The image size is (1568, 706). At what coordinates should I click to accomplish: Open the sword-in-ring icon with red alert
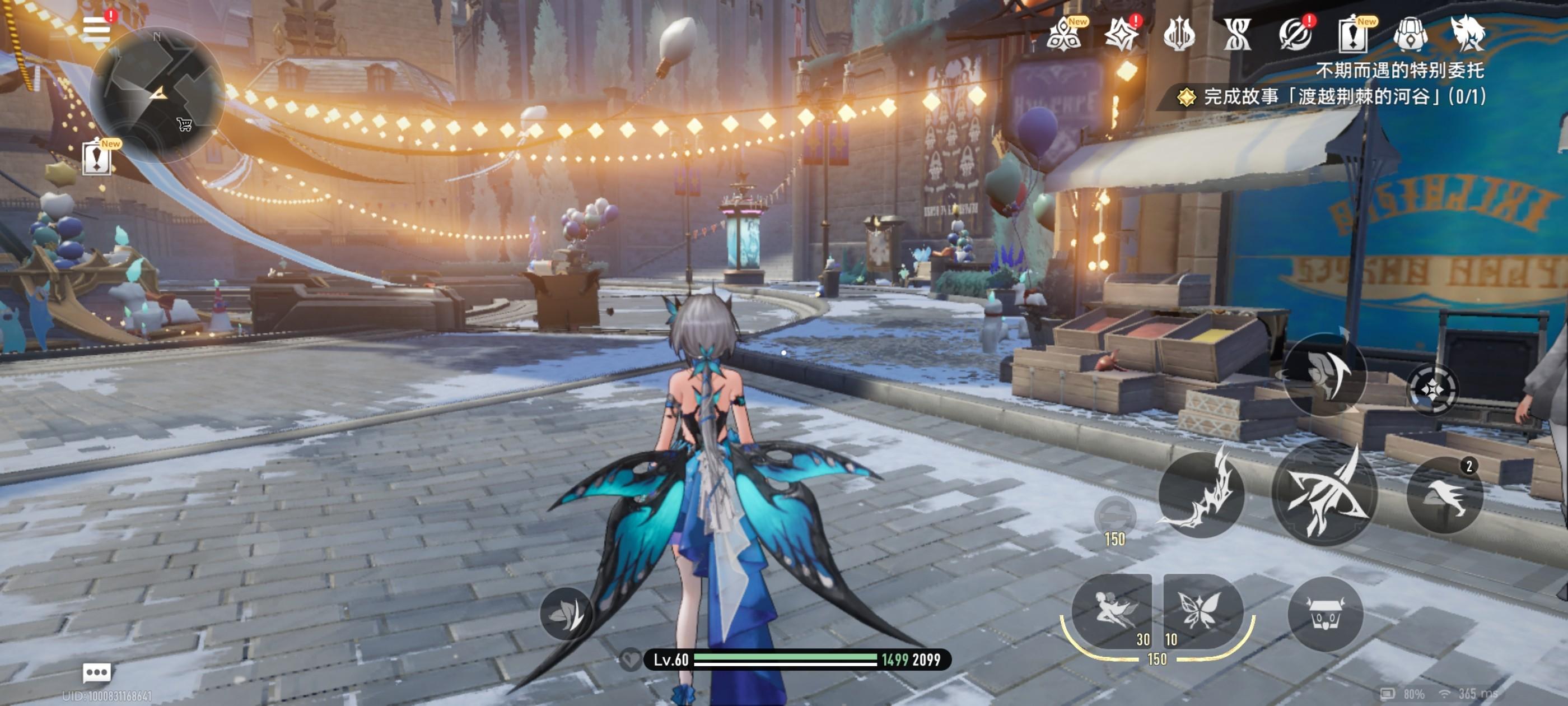1295,35
